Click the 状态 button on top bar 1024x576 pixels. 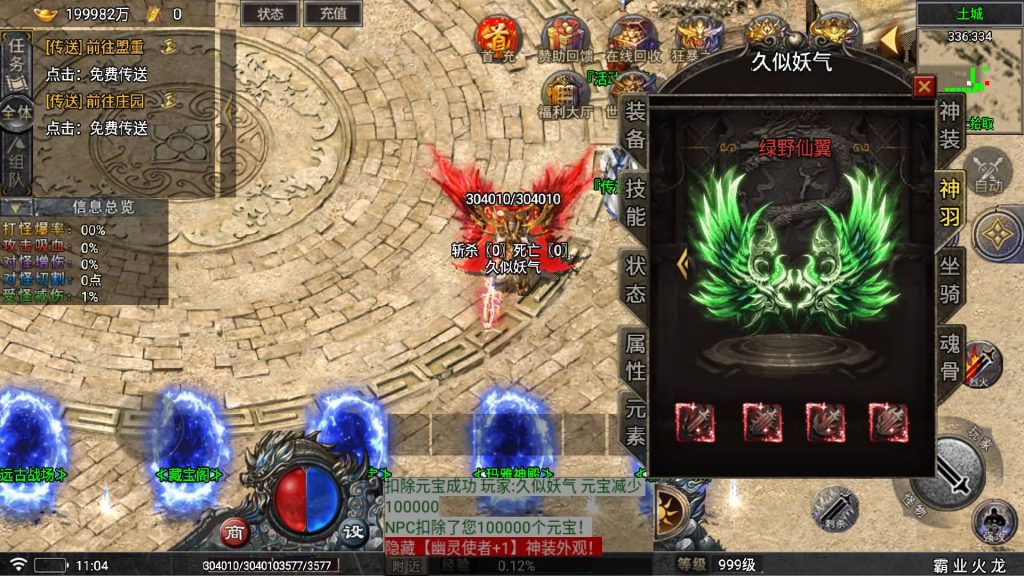(x=270, y=13)
